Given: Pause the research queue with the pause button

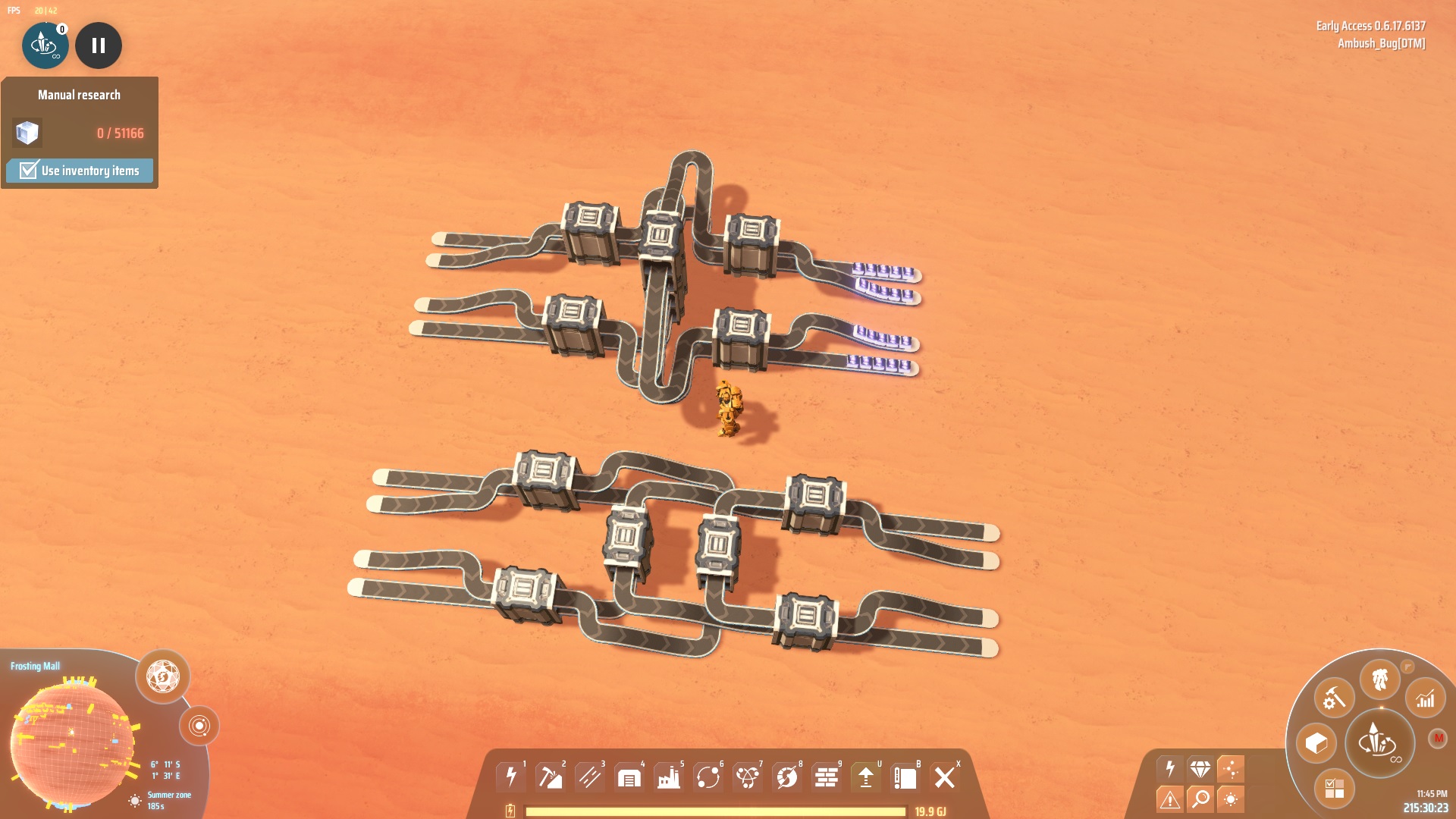Looking at the screenshot, I should (x=99, y=45).
